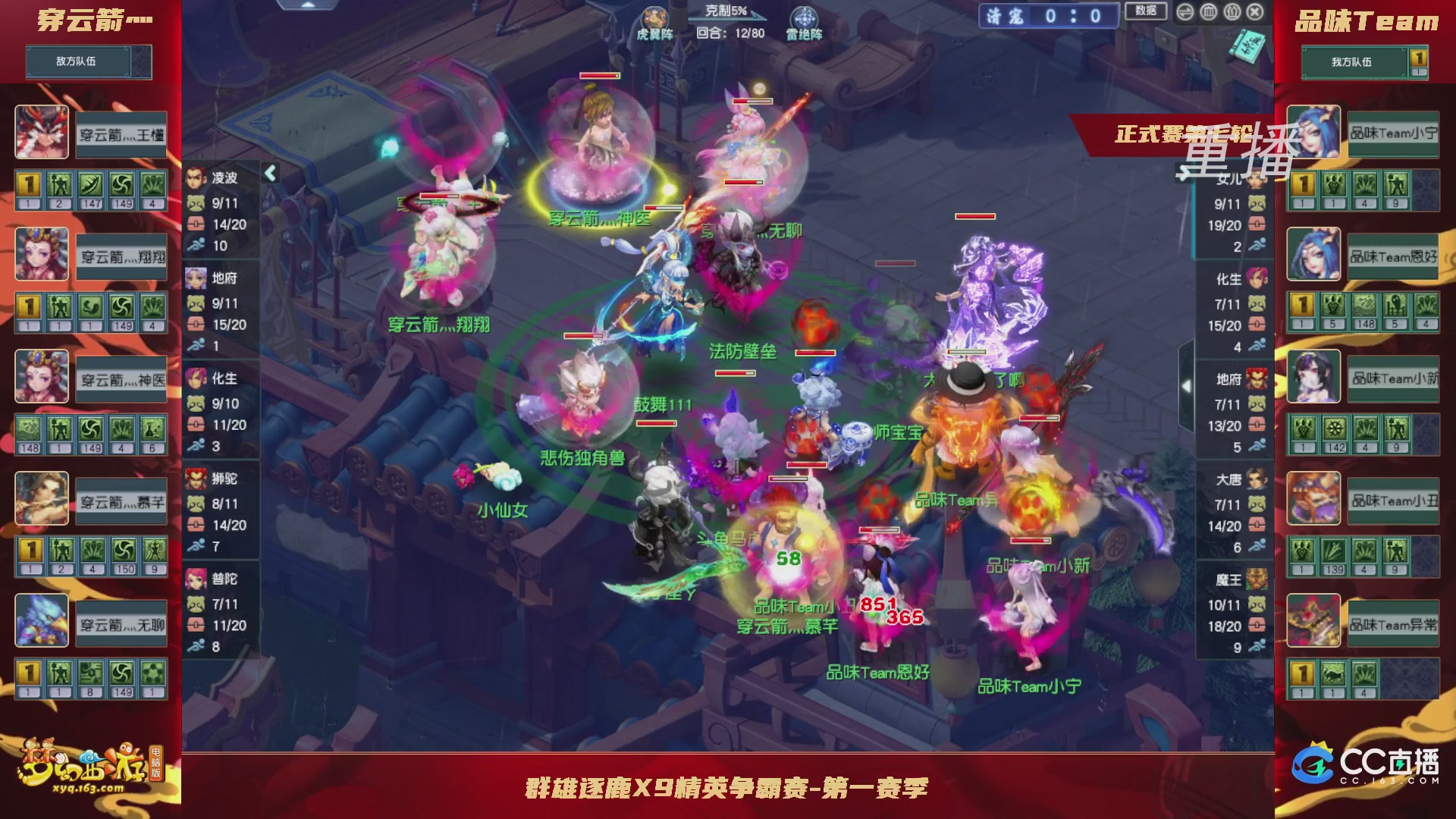Viewport: 1456px width, 819px height.
Task: Toggle the round 伍 icon next to the X button
Action: point(1232,12)
